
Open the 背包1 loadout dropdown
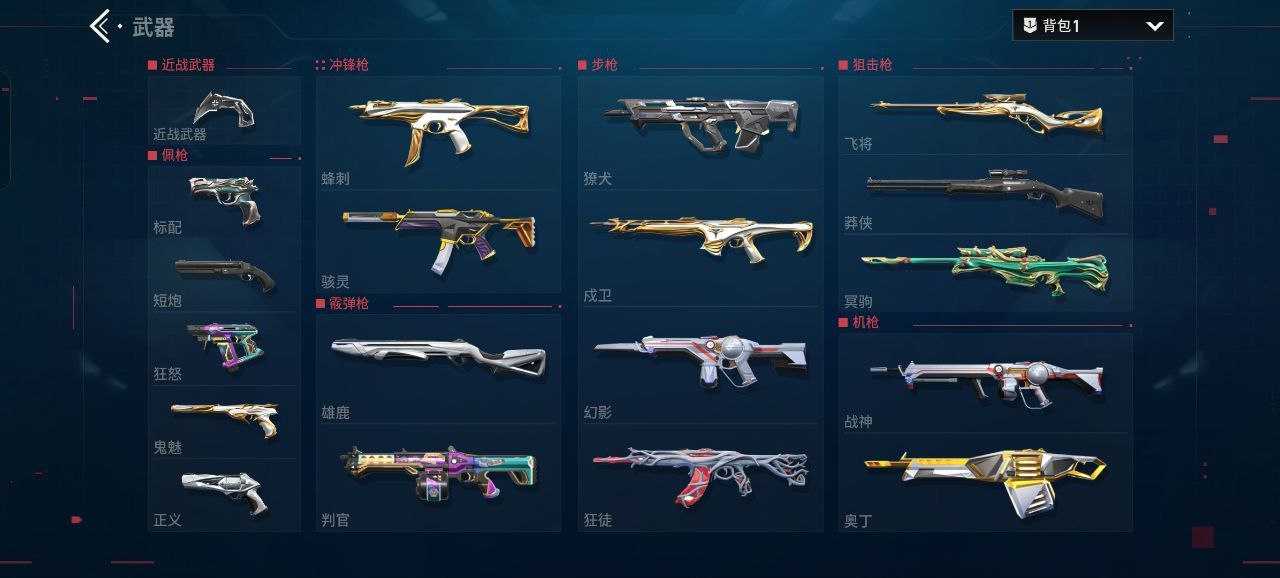tap(1092, 26)
